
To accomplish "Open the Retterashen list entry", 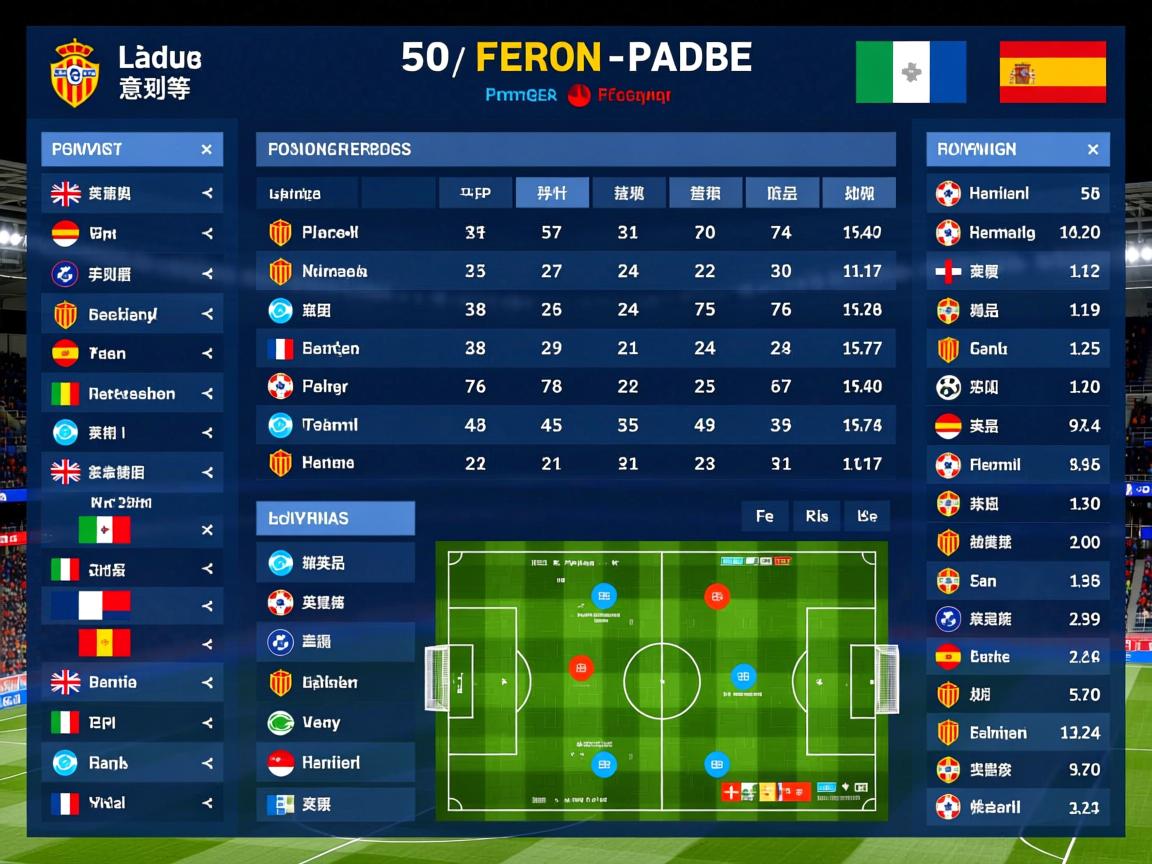I will tap(131, 394).
